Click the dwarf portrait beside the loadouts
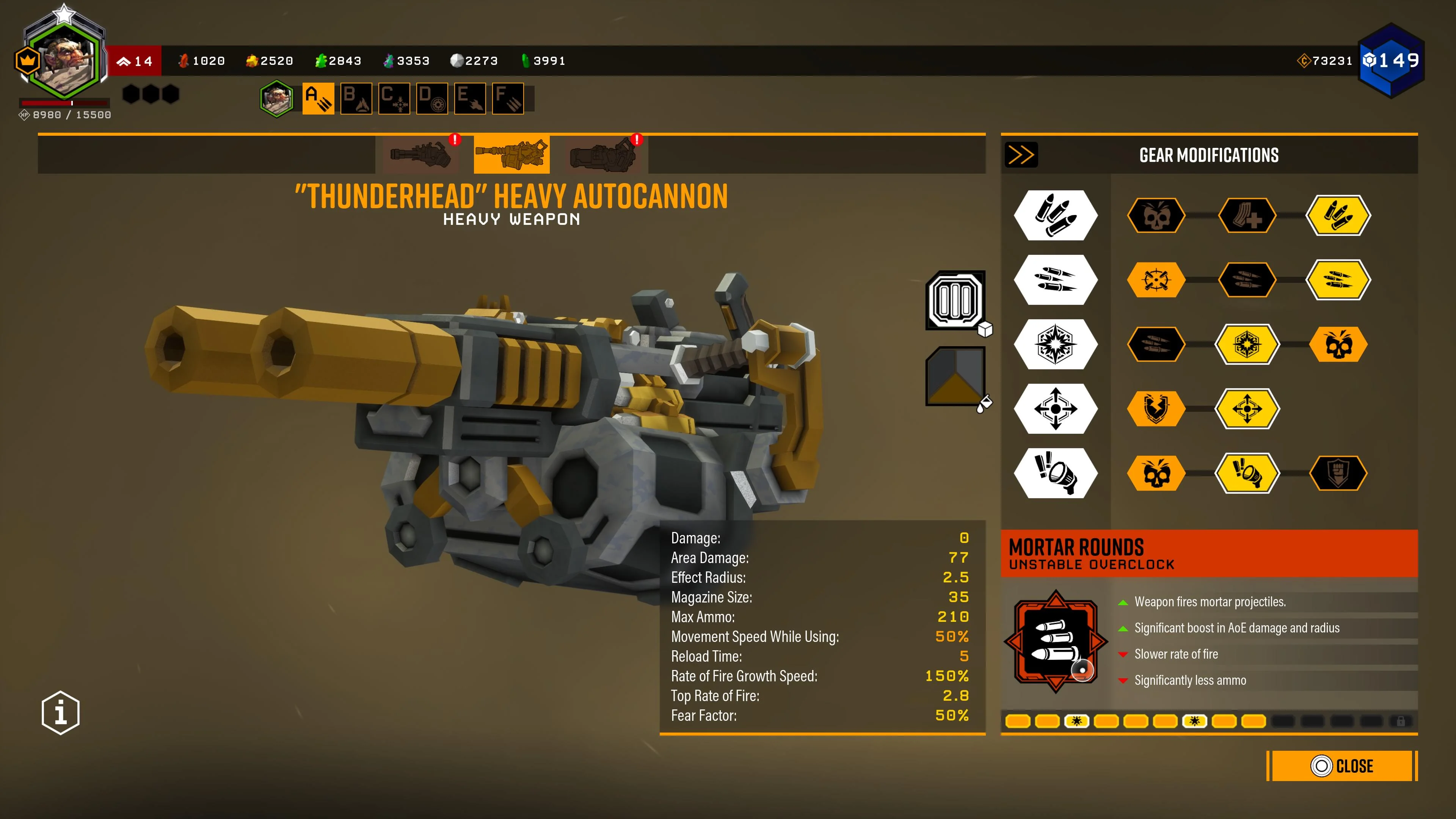The width and height of the screenshot is (1456, 819). pyautogui.click(x=276, y=98)
